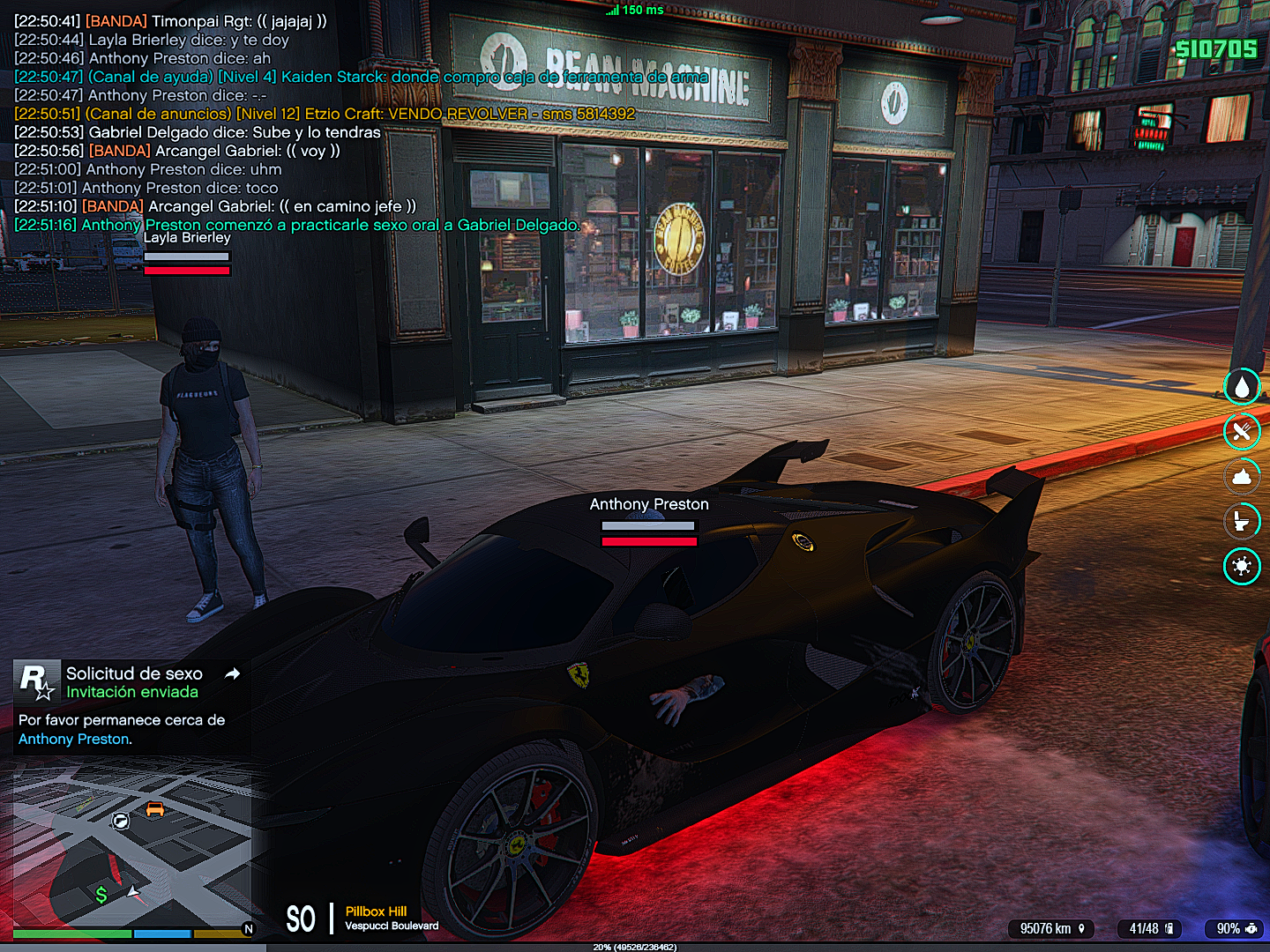The width and height of the screenshot is (1270, 952).
Task: Click the share arrow on the notification
Action: click(x=233, y=673)
